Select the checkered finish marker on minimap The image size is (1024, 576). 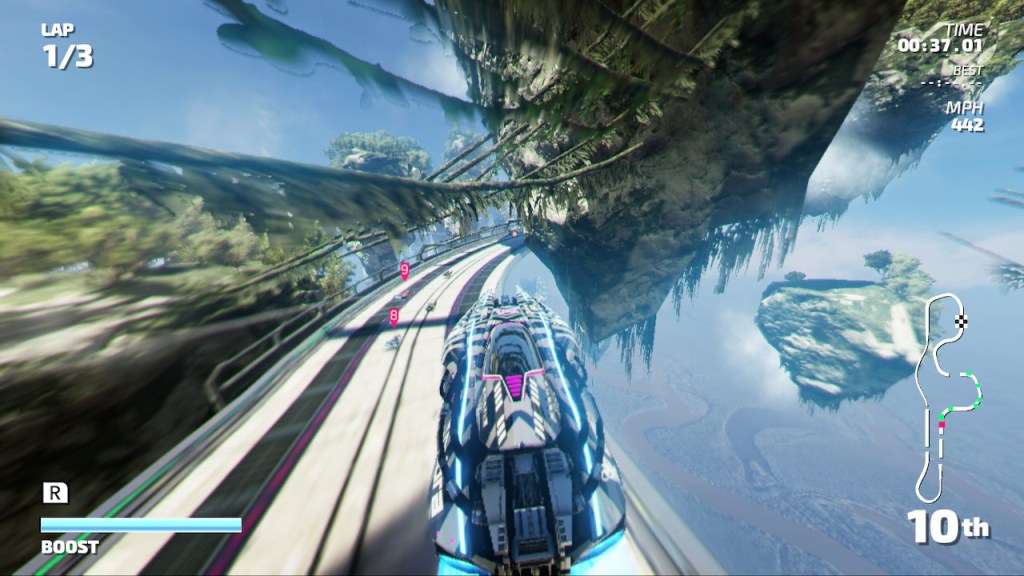(962, 321)
